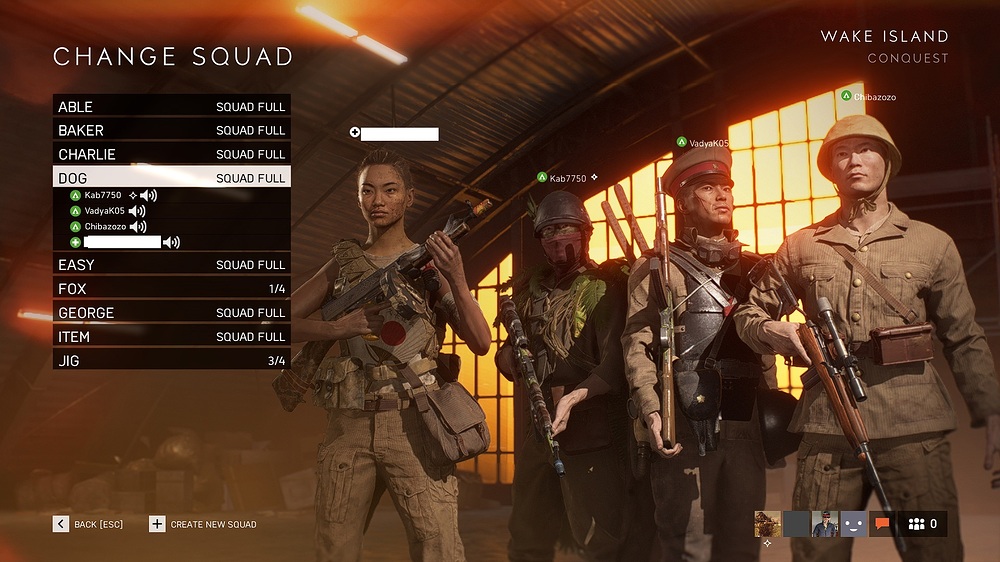Click the smiley face avatar thumbnail
The height and width of the screenshot is (562, 1000).
click(853, 523)
